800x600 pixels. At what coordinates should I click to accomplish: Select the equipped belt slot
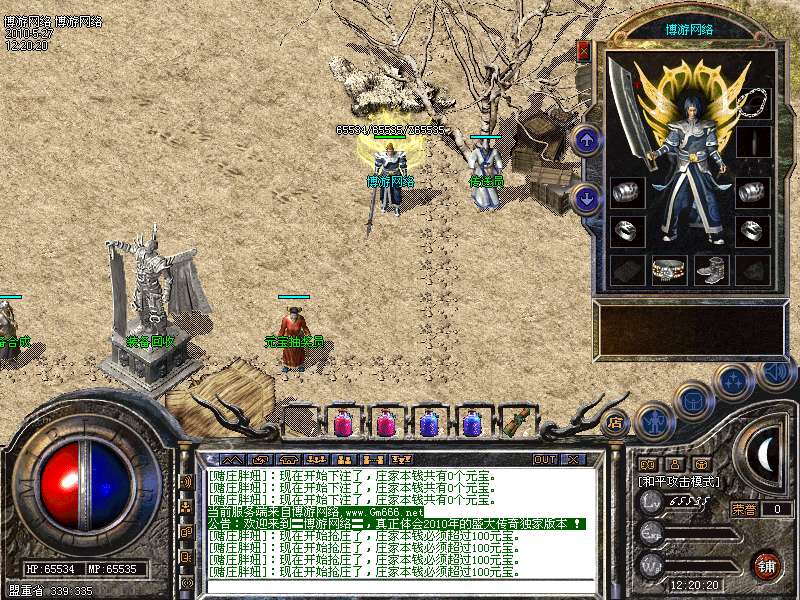click(x=668, y=269)
